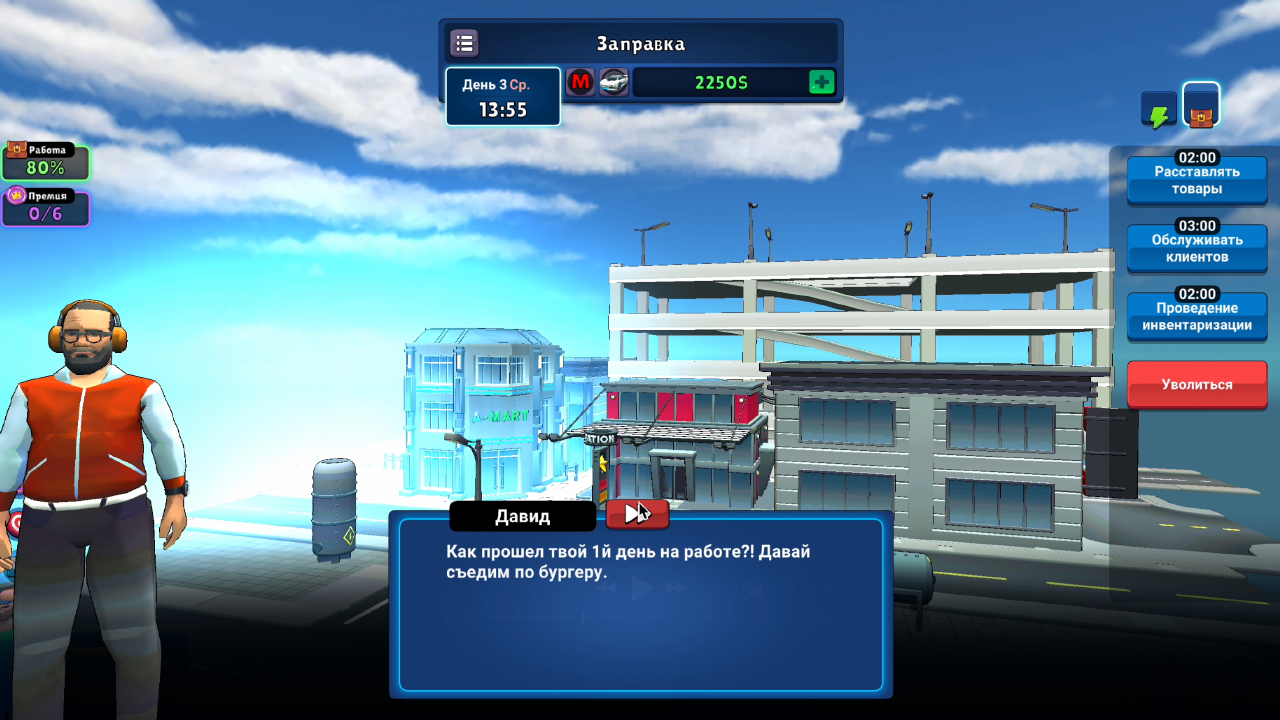
Task: Click the 13:55 clock display
Action: pos(503,110)
